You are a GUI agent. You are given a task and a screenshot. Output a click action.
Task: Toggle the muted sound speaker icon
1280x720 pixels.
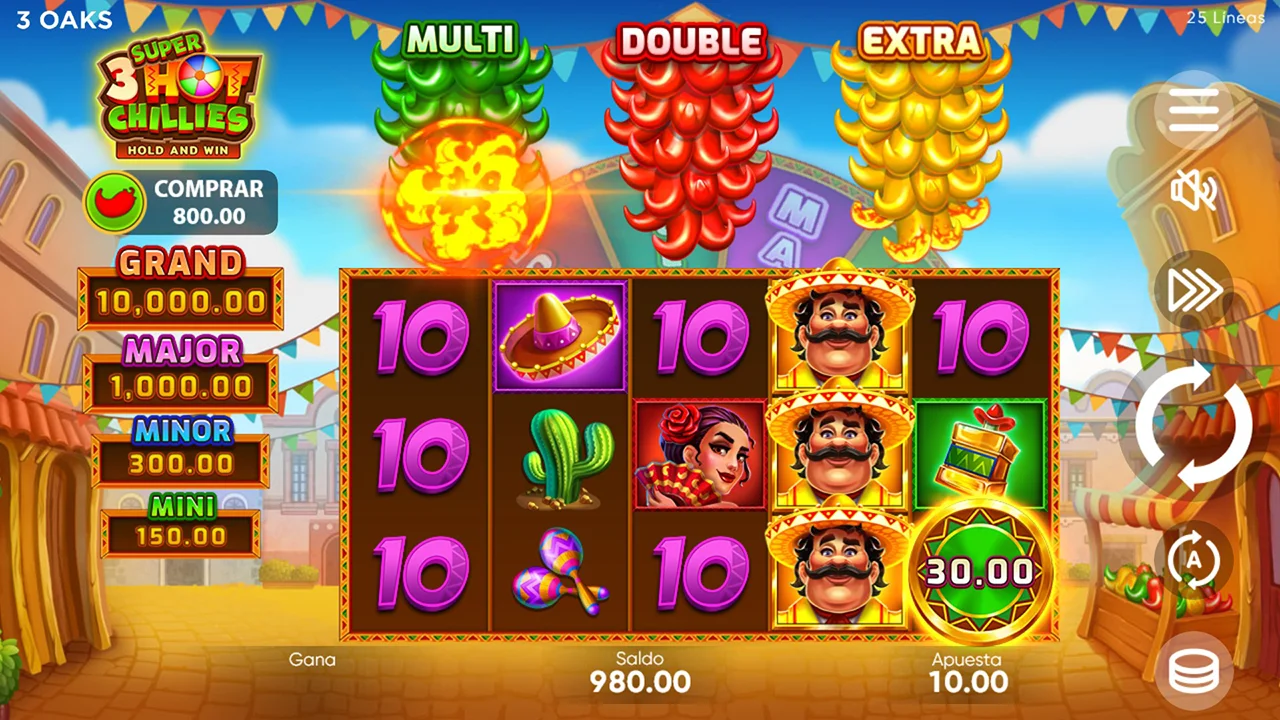click(1193, 190)
